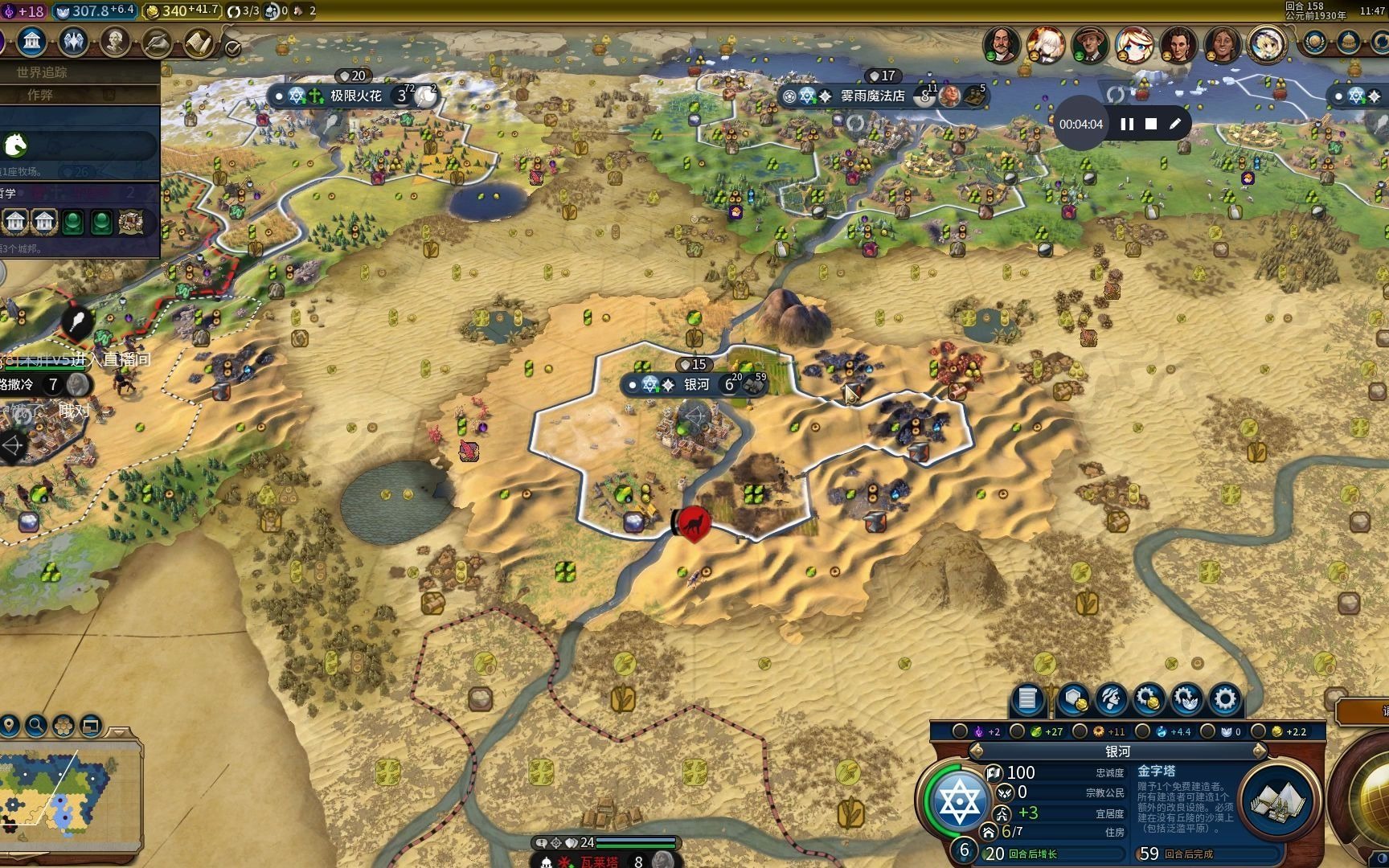Viewport: 1389px width, 868px height.
Task: Select the 极限火花 city banner
Action: [x=355, y=96]
